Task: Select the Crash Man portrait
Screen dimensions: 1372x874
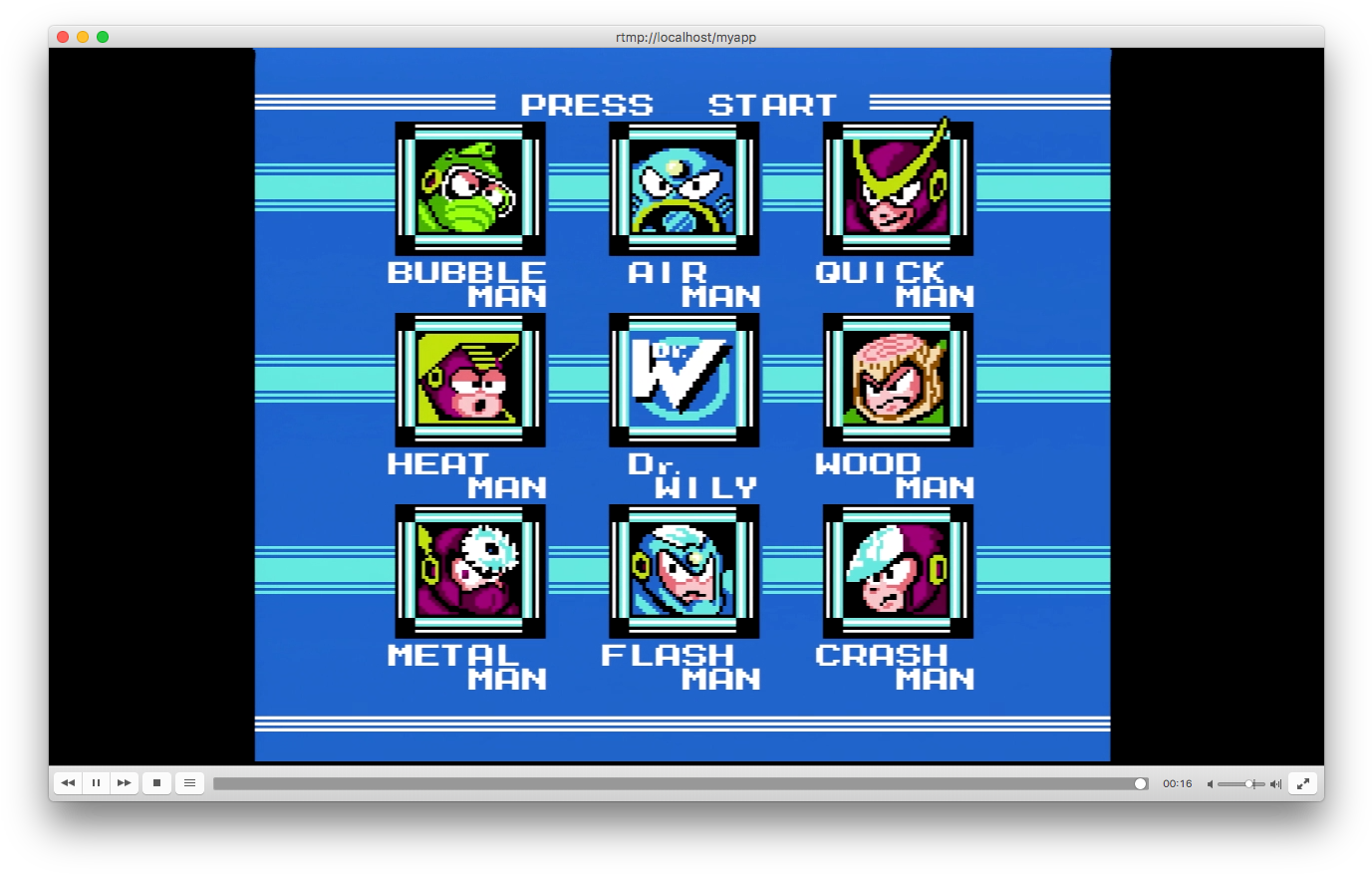Action: click(897, 571)
